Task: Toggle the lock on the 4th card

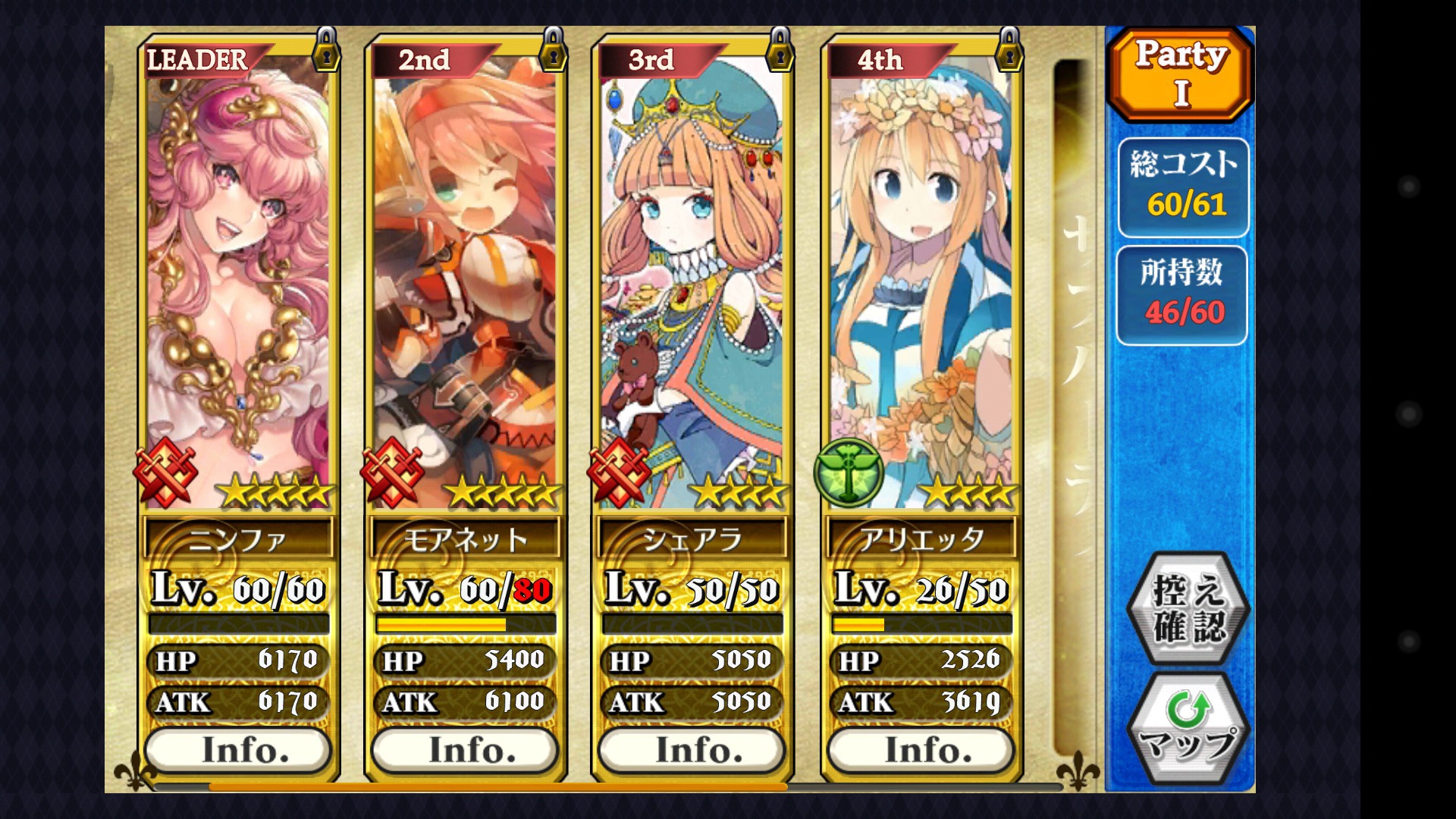Action: 1009,50
